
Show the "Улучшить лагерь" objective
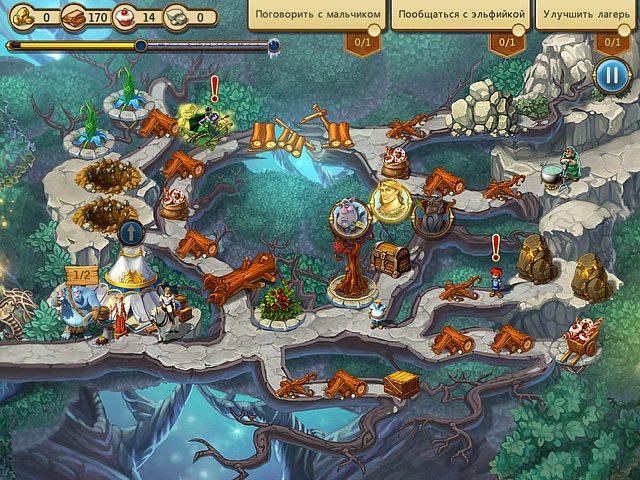coord(588,16)
